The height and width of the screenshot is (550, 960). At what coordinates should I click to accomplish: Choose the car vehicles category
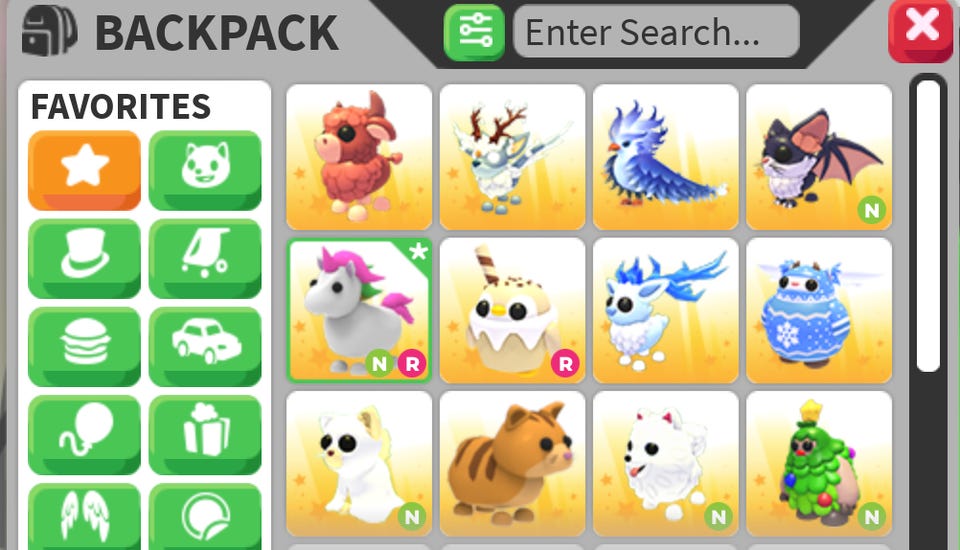click(205, 345)
